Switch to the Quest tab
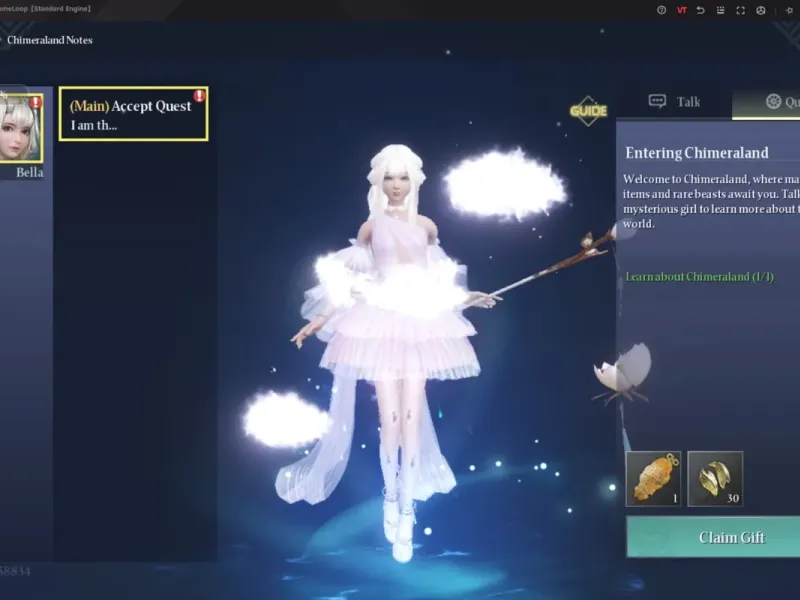 click(780, 101)
